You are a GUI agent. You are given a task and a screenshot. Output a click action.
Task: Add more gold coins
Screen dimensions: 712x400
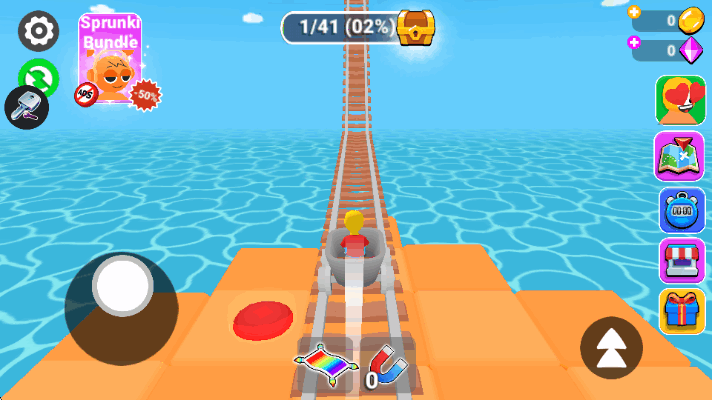point(635,14)
